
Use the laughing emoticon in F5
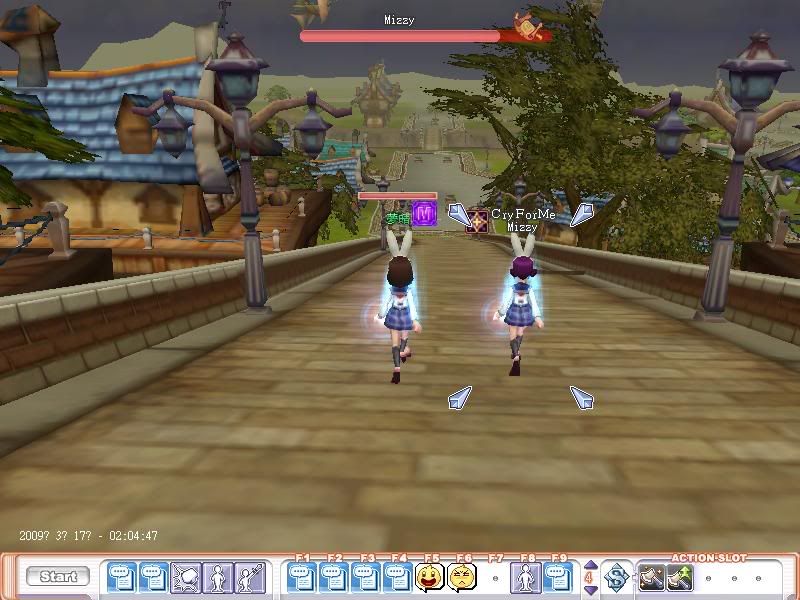(x=430, y=577)
